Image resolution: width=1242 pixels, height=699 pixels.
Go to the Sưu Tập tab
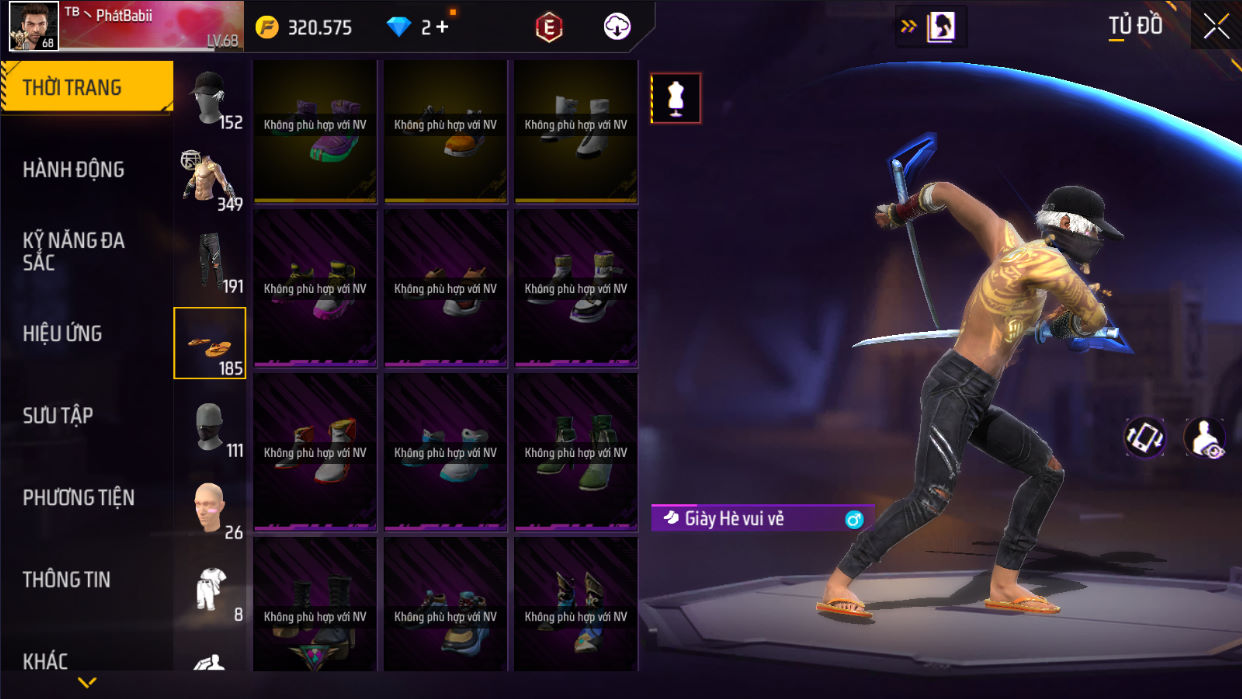point(58,416)
